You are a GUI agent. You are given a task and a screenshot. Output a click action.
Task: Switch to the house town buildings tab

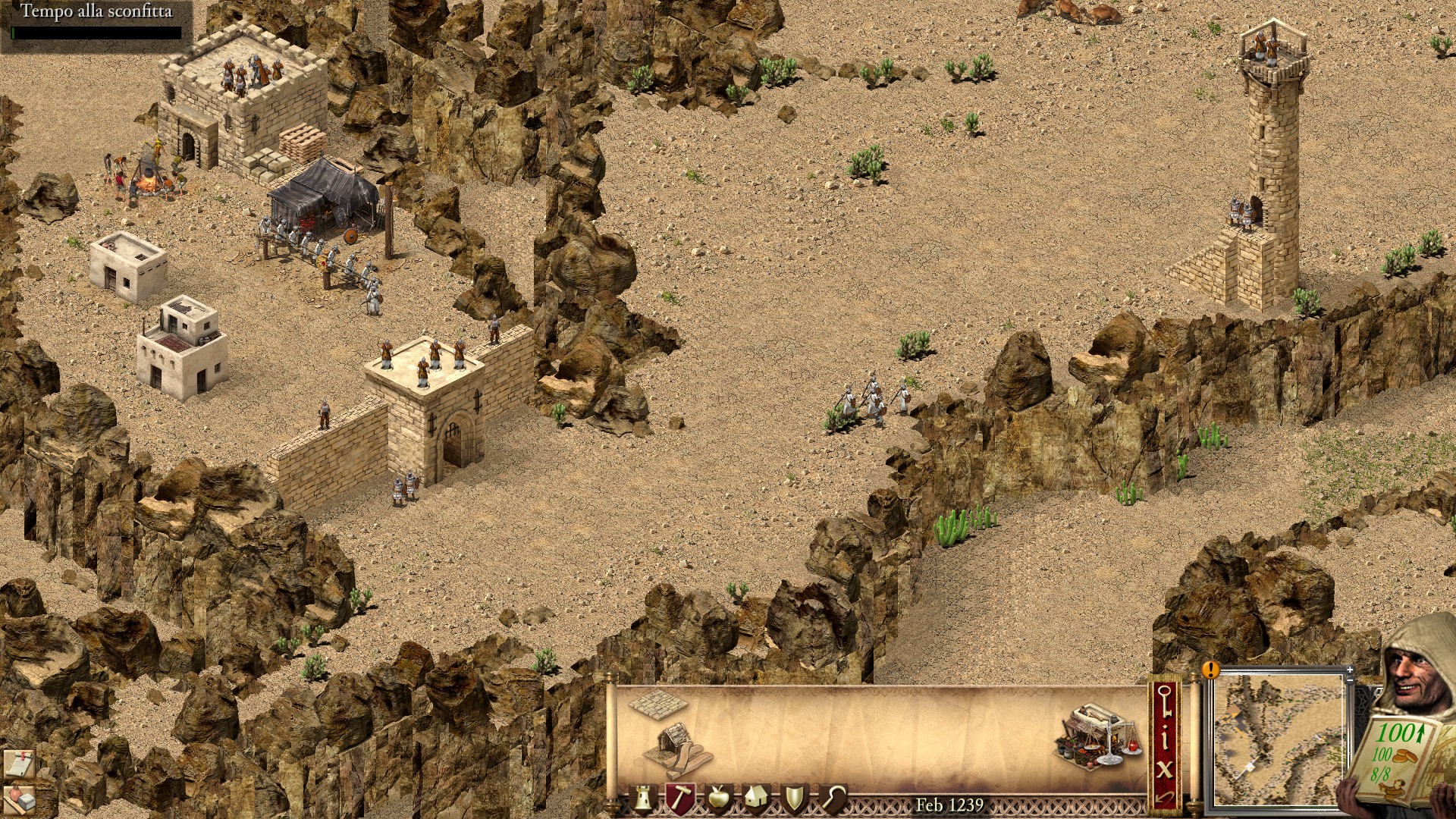[756, 799]
